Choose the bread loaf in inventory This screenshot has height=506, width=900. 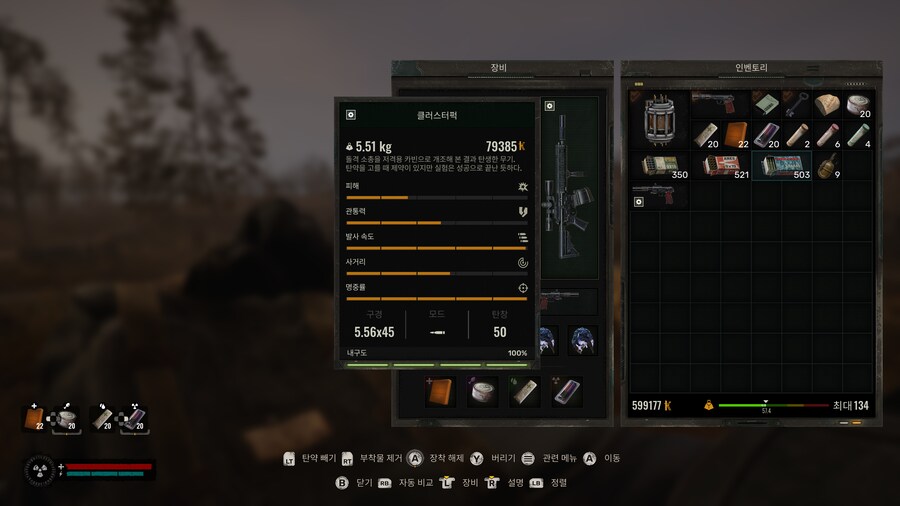(827, 104)
